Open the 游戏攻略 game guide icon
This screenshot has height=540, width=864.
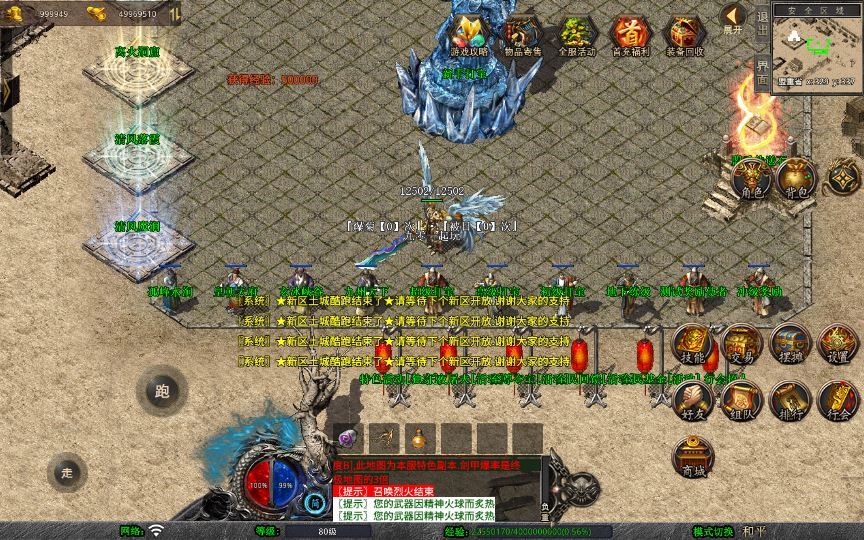469,35
